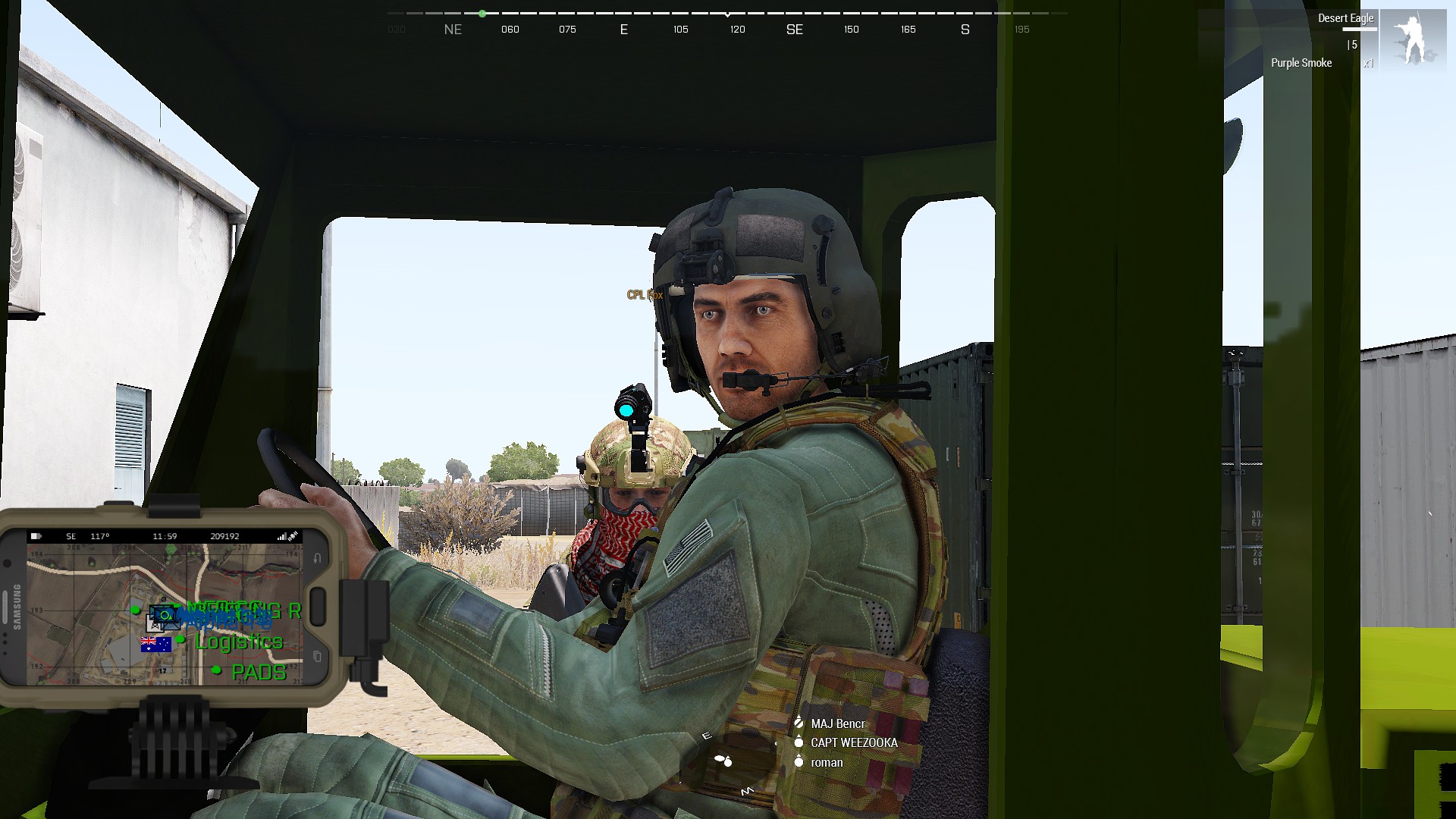1456x819 pixels.
Task: Click the player name roman in the list
Action: [827, 762]
